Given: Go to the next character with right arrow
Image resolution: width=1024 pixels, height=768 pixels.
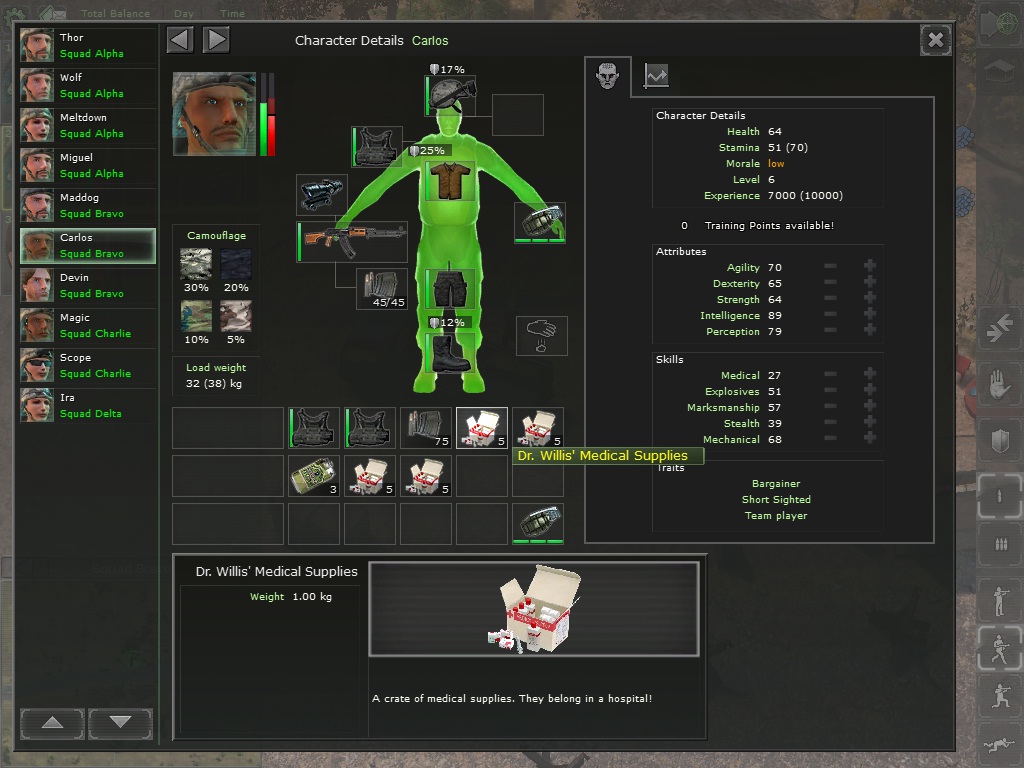Looking at the screenshot, I should click(x=216, y=40).
